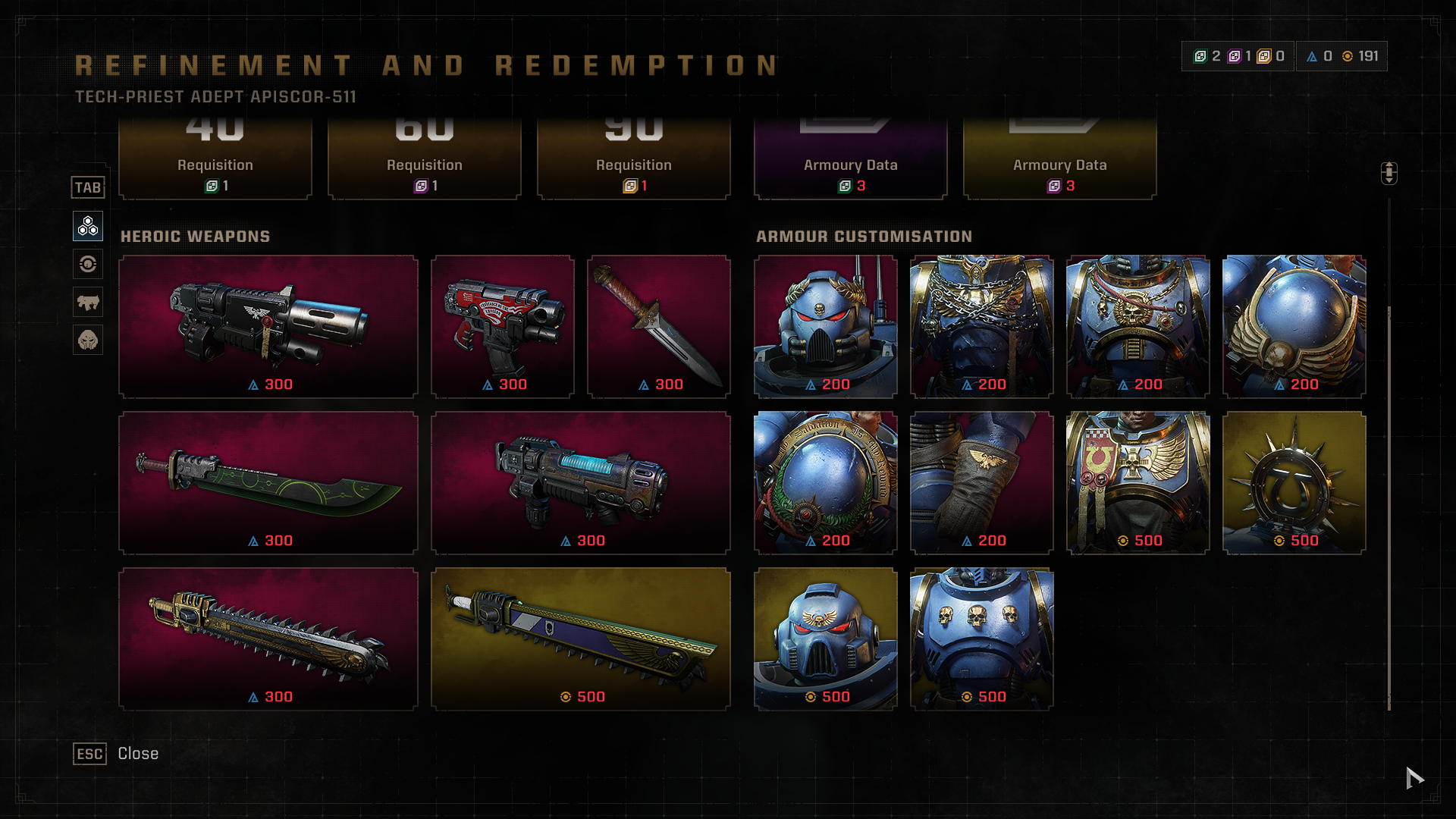This screenshot has height=819, width=1456.
Task: Click the mouse scroll indicator icon
Action: (x=1389, y=173)
